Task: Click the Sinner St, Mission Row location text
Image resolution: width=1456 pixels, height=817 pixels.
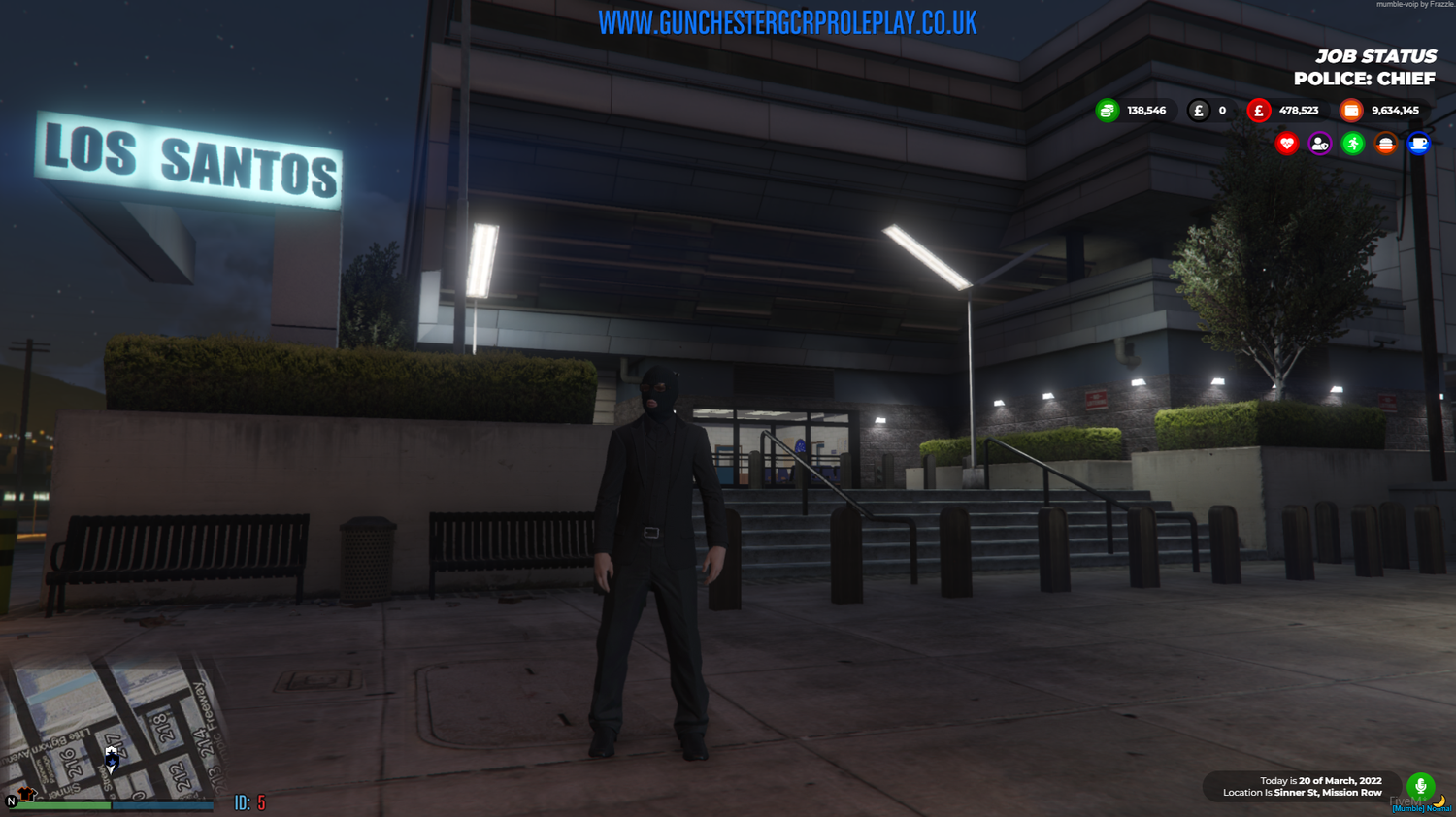Action: click(1330, 792)
